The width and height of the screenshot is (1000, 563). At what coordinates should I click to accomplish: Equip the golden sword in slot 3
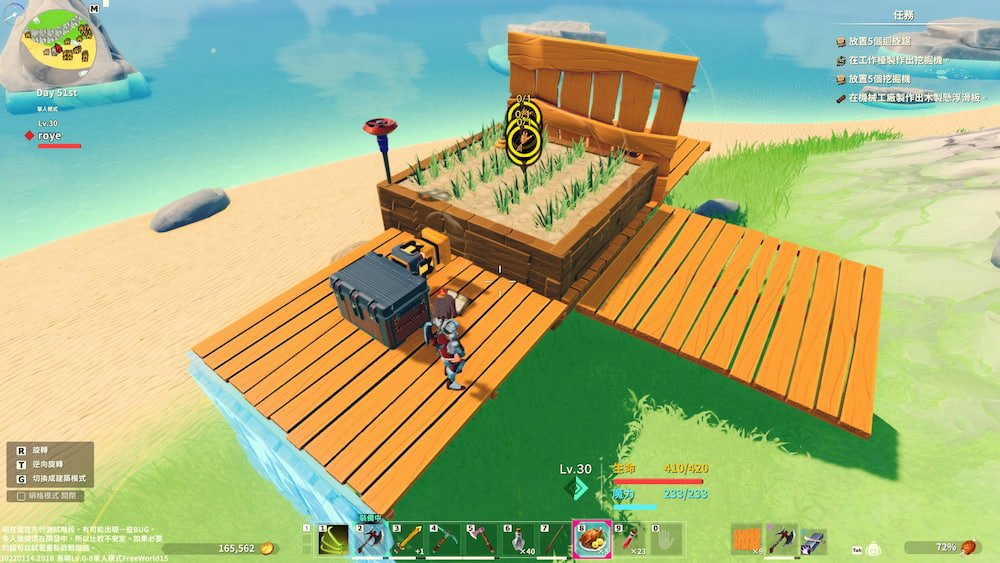407,540
